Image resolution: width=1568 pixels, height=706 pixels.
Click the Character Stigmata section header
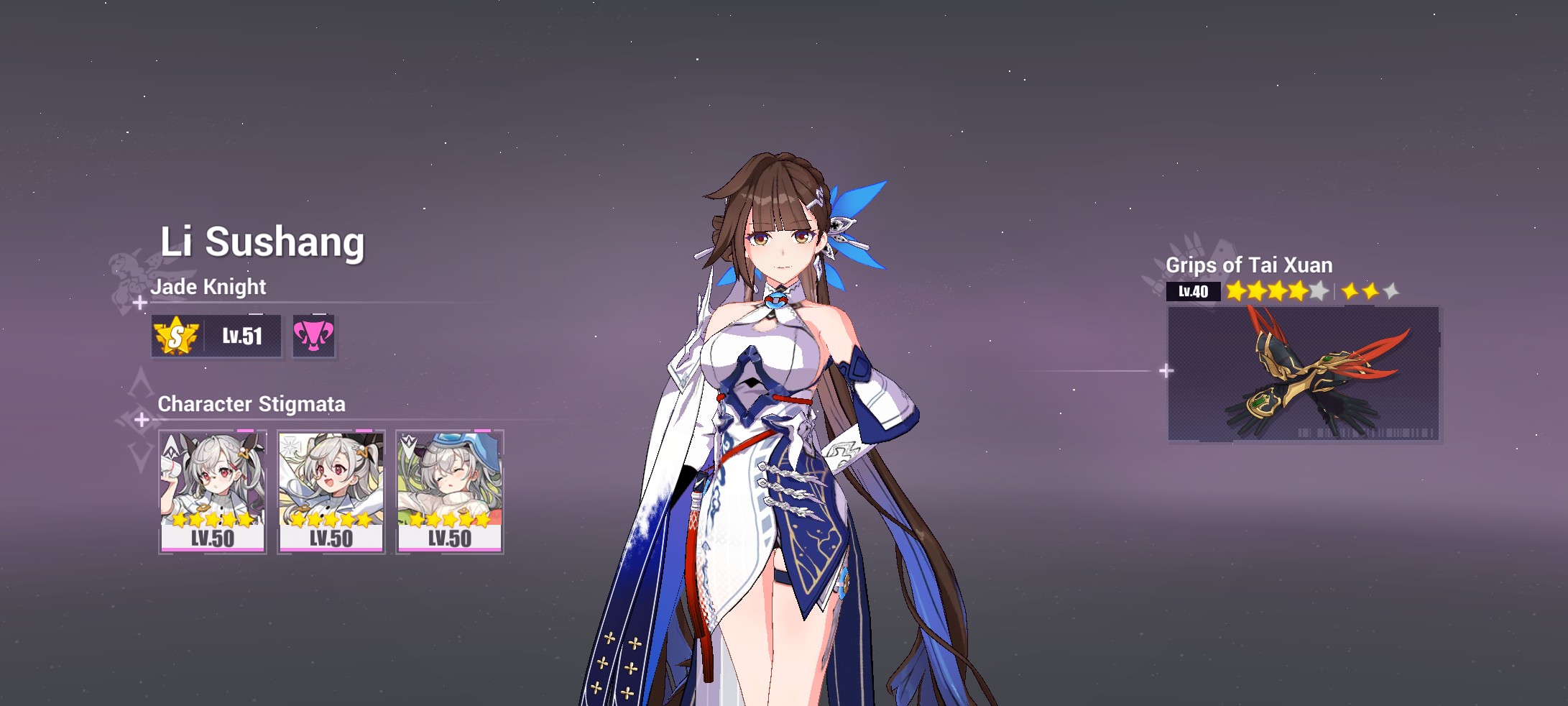tap(251, 404)
